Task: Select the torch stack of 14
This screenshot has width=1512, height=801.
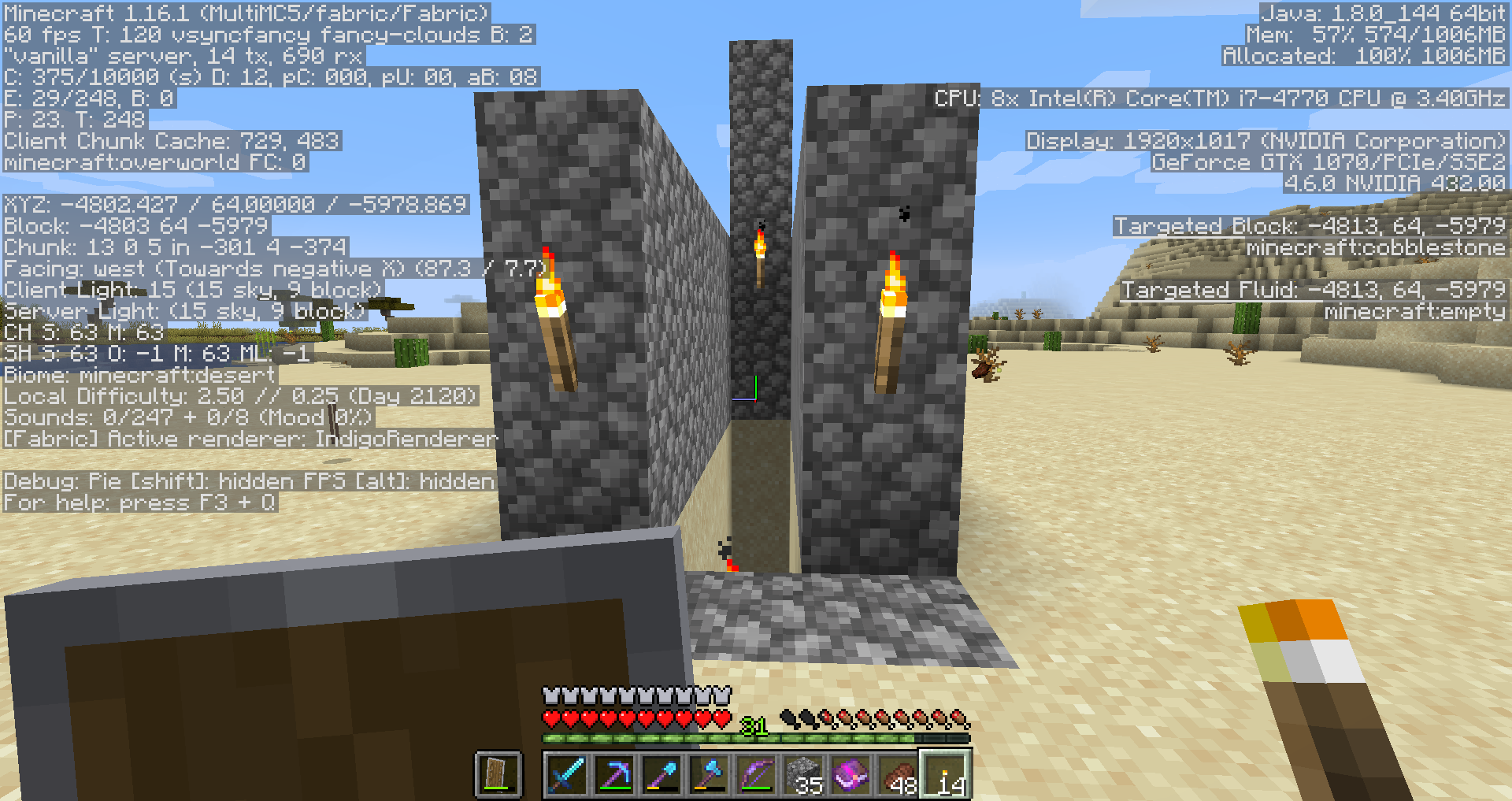Action: coord(946,774)
